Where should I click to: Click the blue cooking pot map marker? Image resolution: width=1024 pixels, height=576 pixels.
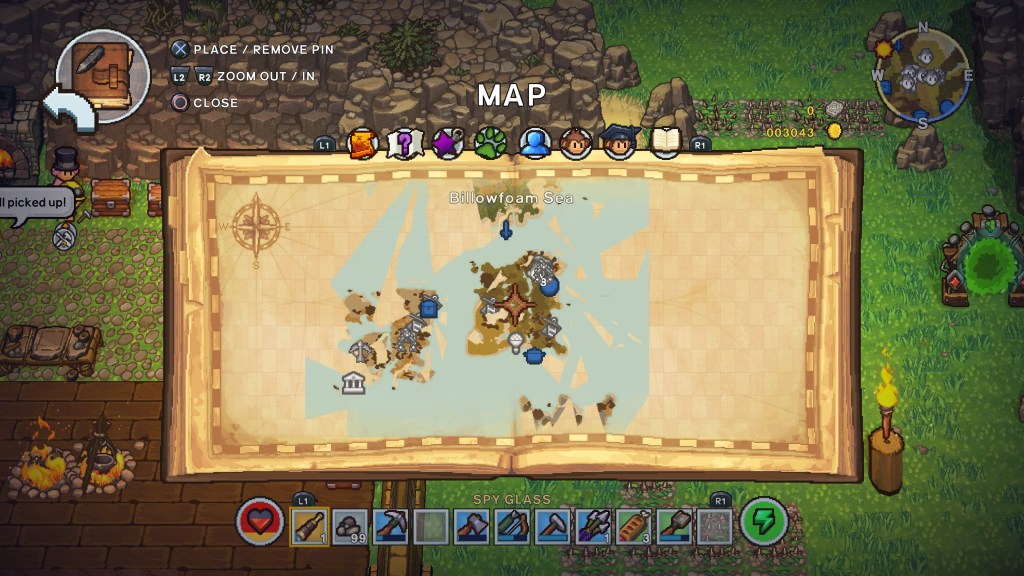pos(535,352)
